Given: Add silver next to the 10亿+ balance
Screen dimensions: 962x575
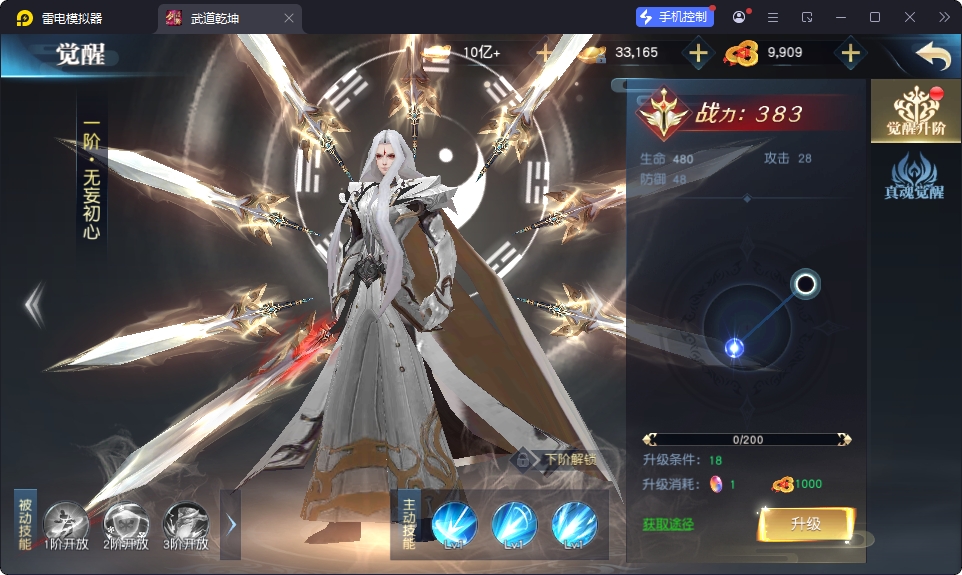Looking at the screenshot, I should click(x=545, y=53).
